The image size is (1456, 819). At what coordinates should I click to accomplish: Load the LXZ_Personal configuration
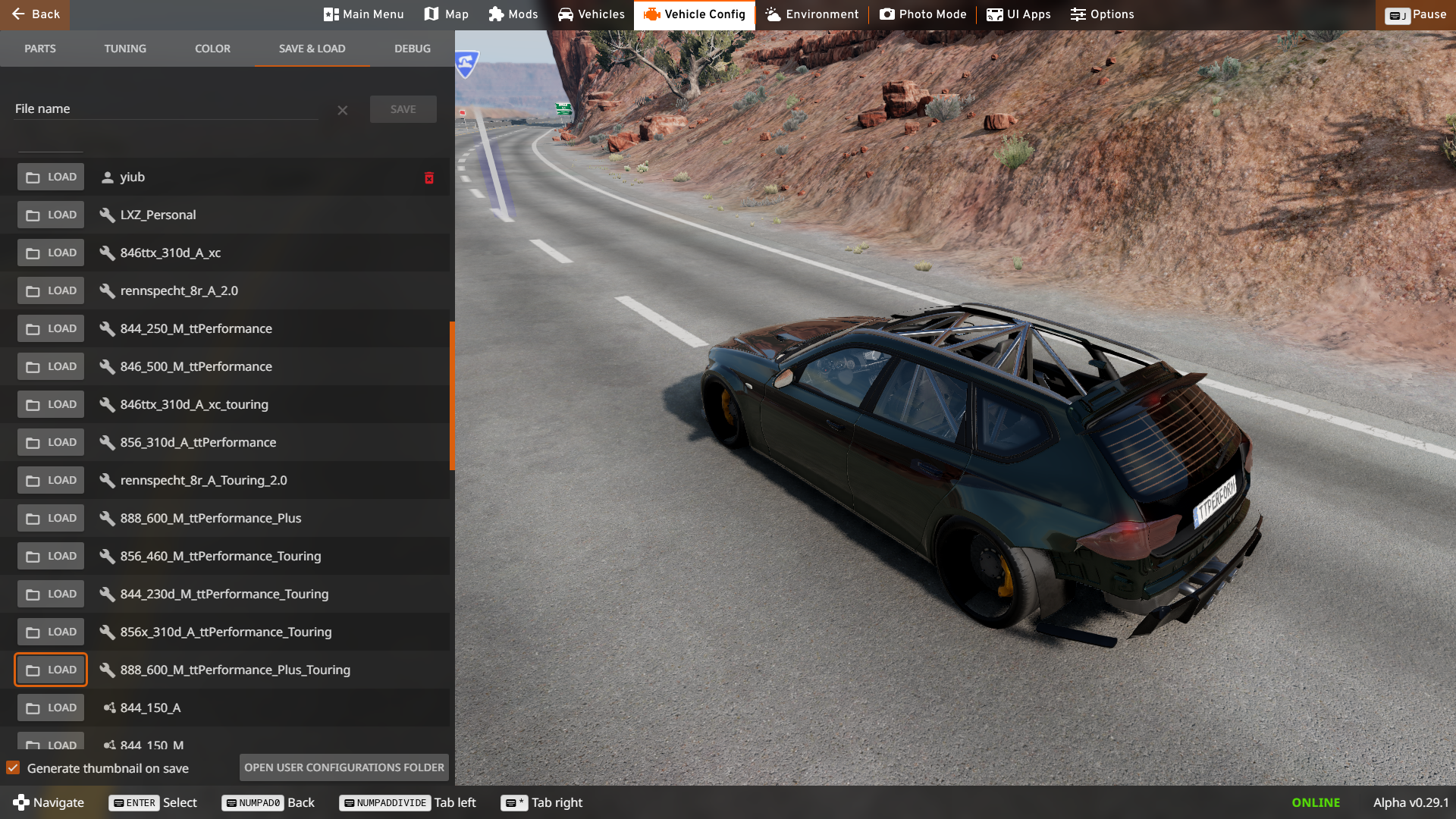click(x=51, y=215)
